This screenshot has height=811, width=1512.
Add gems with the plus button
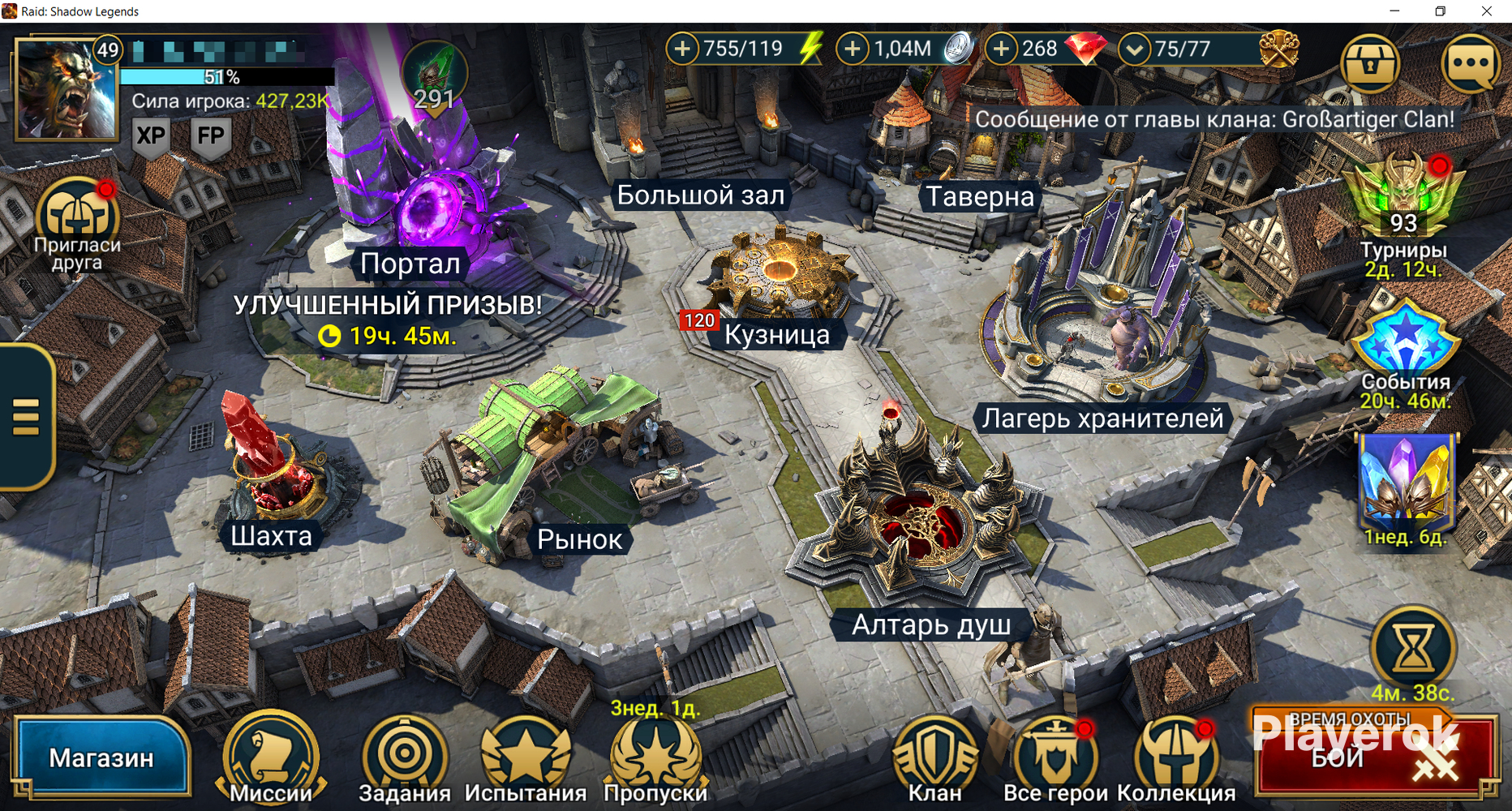point(1002,49)
